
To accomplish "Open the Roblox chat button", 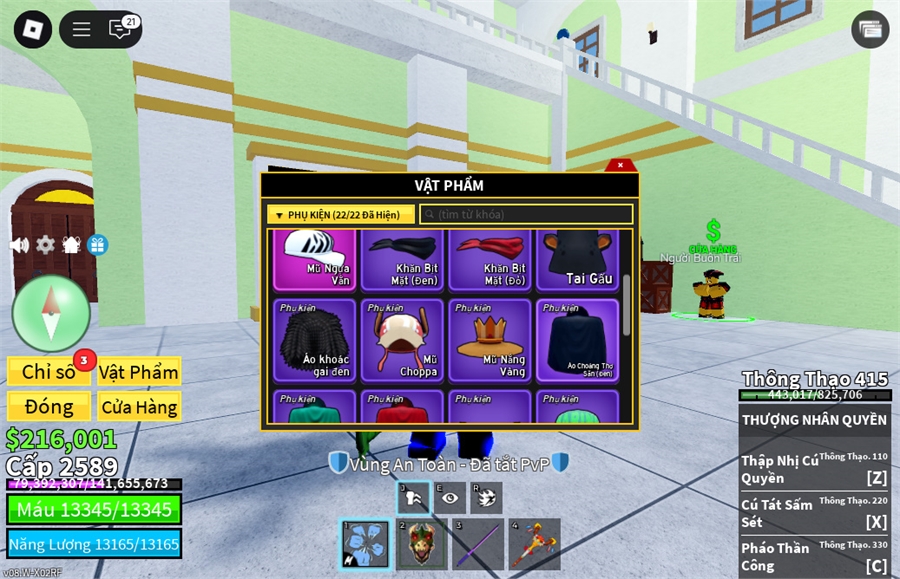I will coord(120,29).
